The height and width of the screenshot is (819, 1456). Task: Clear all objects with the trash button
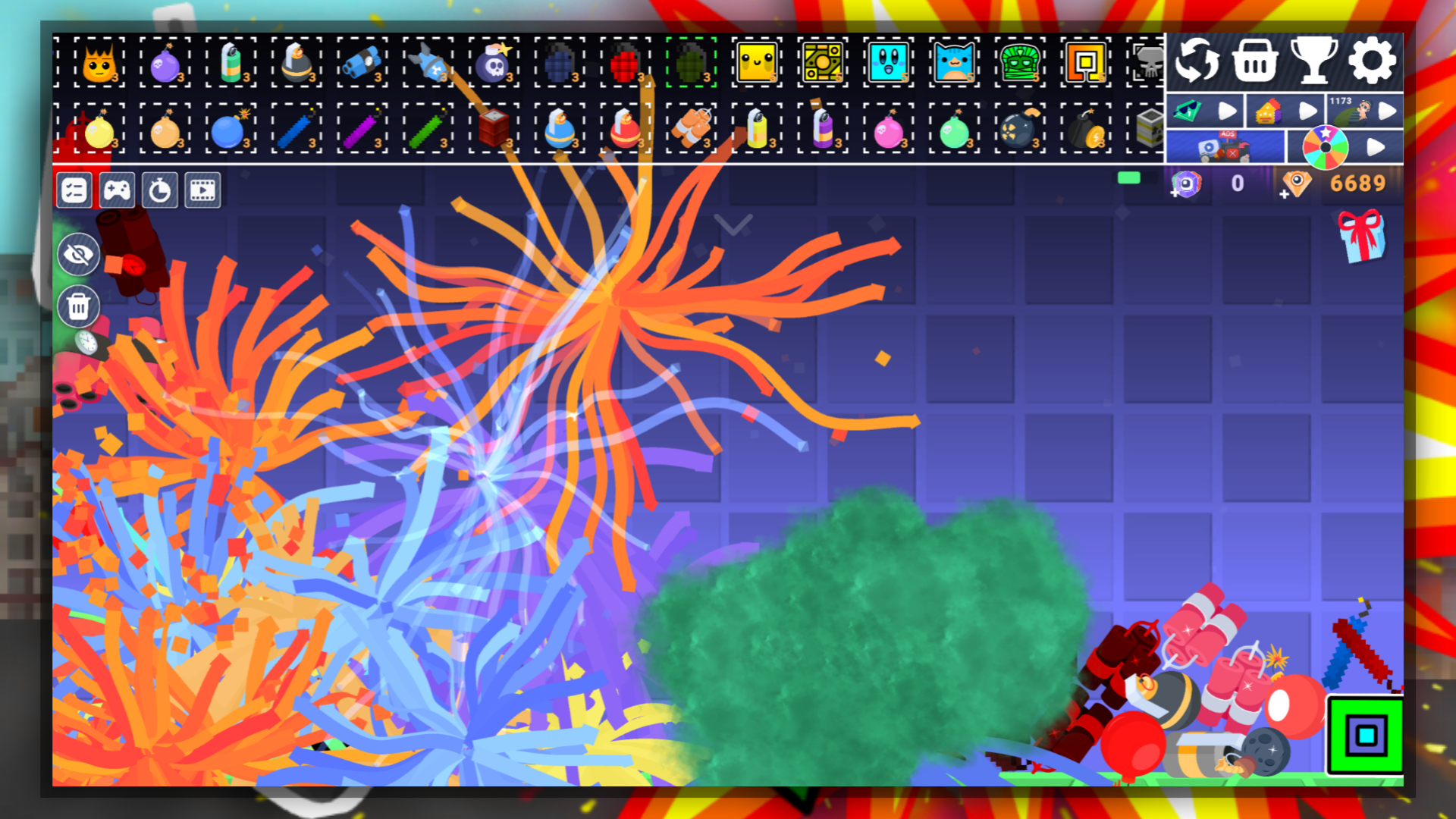pos(78,307)
